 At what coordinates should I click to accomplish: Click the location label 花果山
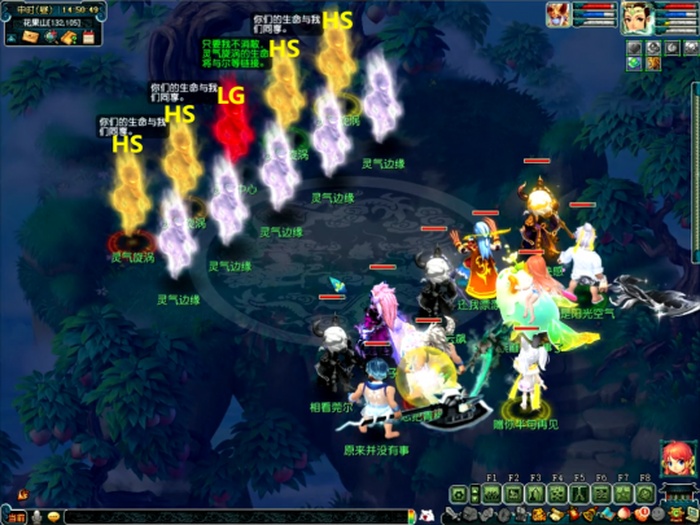[x=33, y=22]
